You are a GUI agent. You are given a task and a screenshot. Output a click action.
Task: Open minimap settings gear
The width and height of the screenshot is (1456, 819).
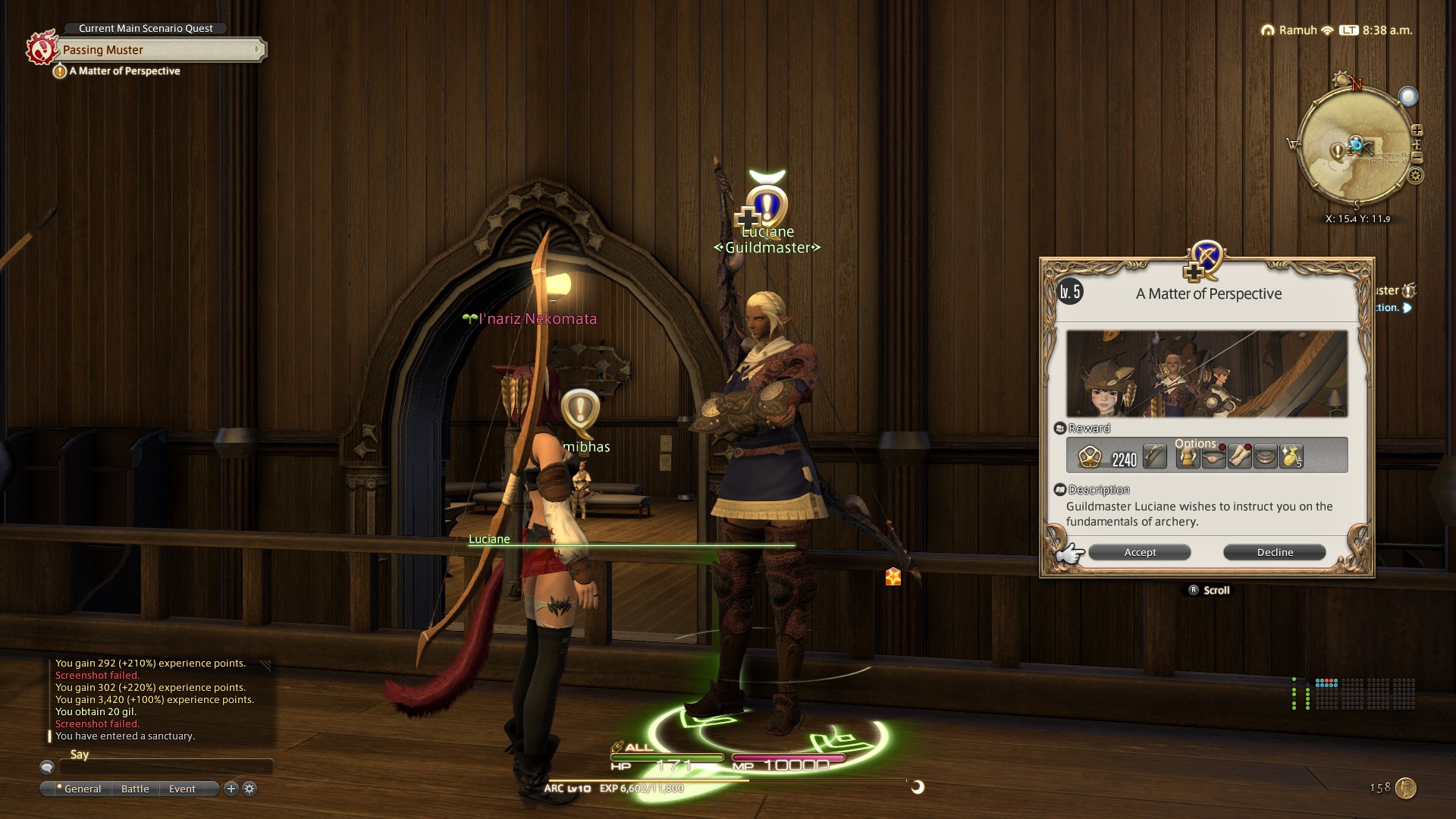coord(1415,176)
